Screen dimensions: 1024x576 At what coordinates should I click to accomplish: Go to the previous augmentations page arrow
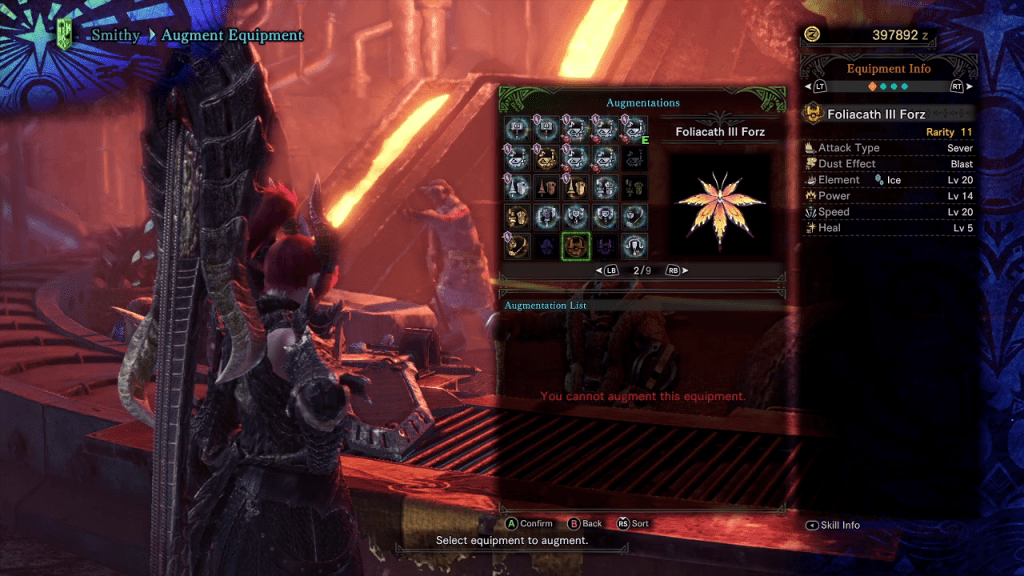click(x=606, y=271)
